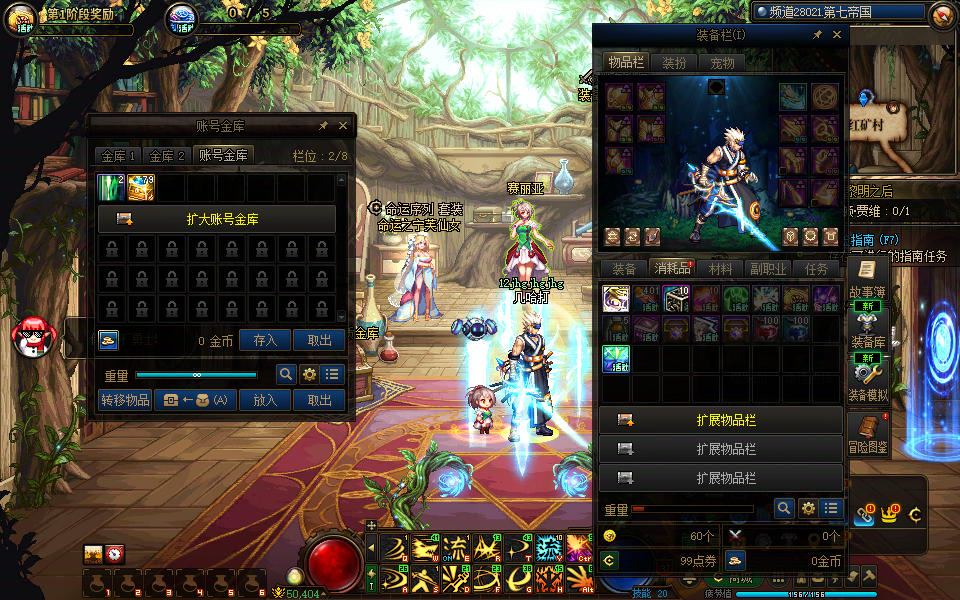Switch to the 金库 1 tab
This screenshot has height=600, width=960.
coord(118,155)
